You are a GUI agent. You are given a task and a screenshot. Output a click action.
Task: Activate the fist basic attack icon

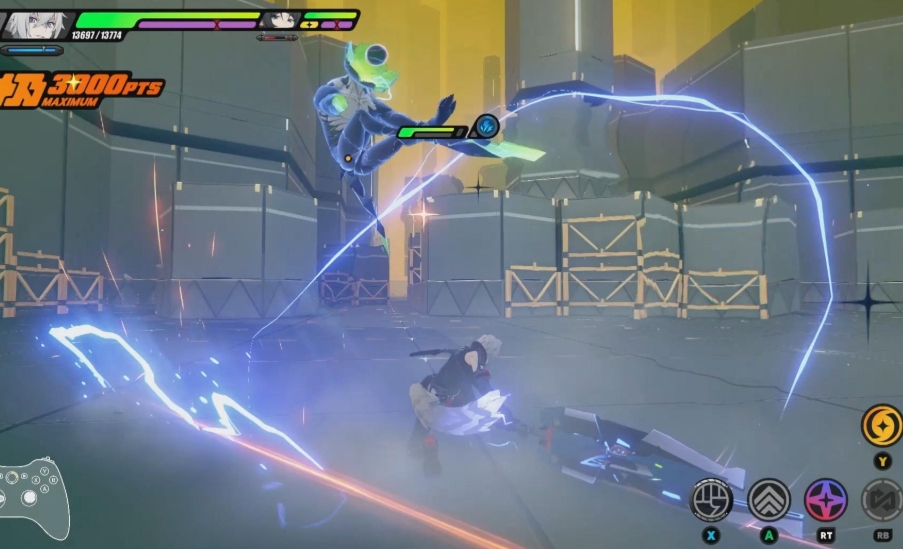[711, 500]
